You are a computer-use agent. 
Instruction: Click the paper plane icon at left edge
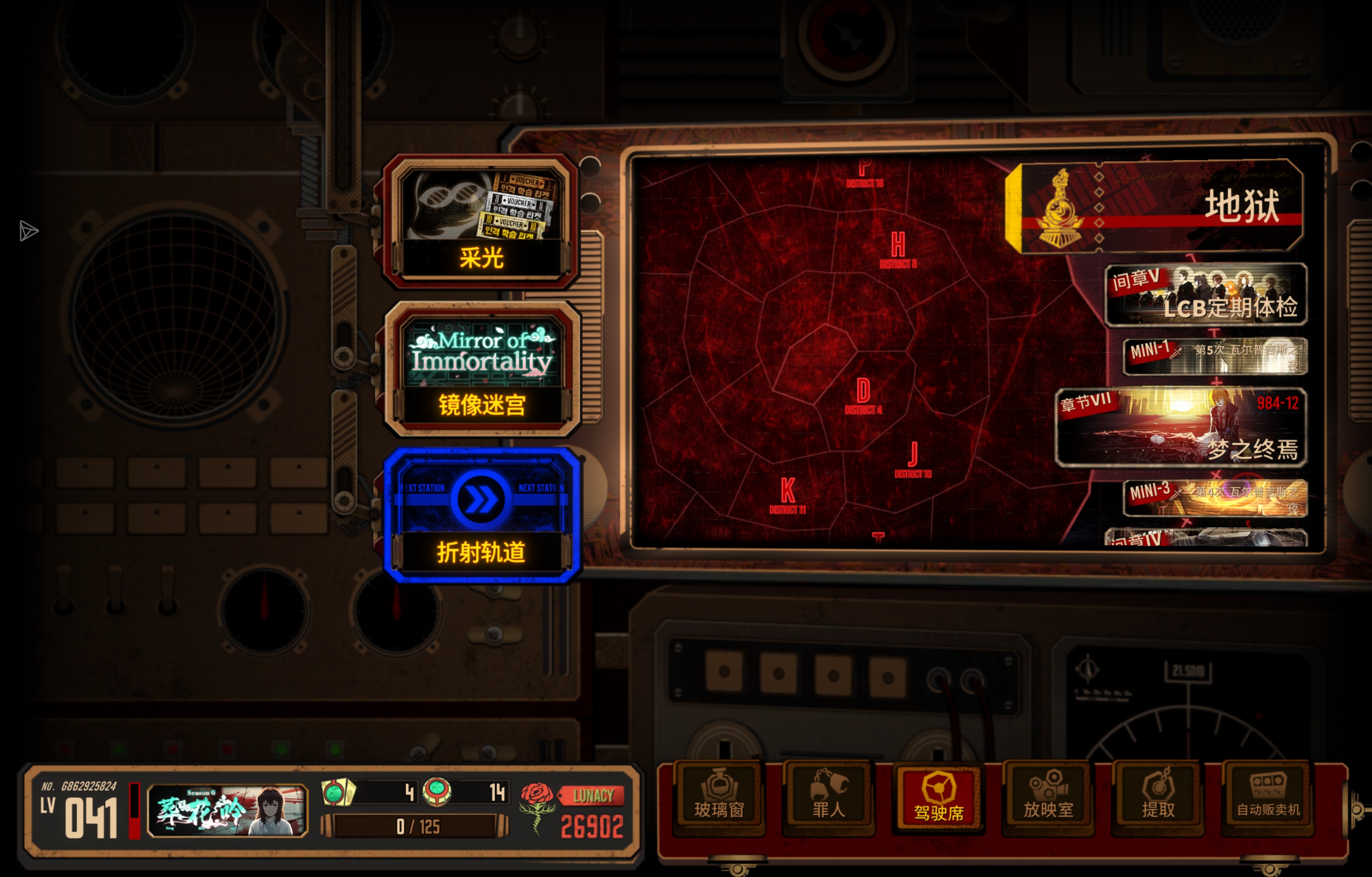point(28,231)
